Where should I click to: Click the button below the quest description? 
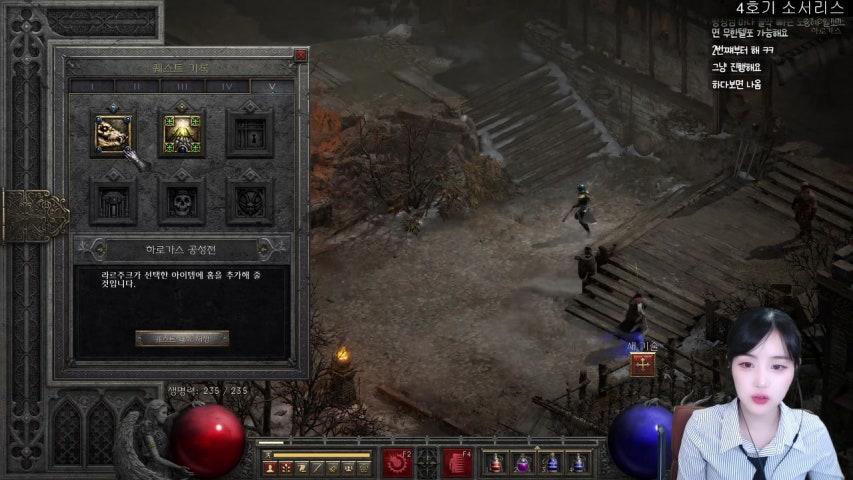click(182, 339)
